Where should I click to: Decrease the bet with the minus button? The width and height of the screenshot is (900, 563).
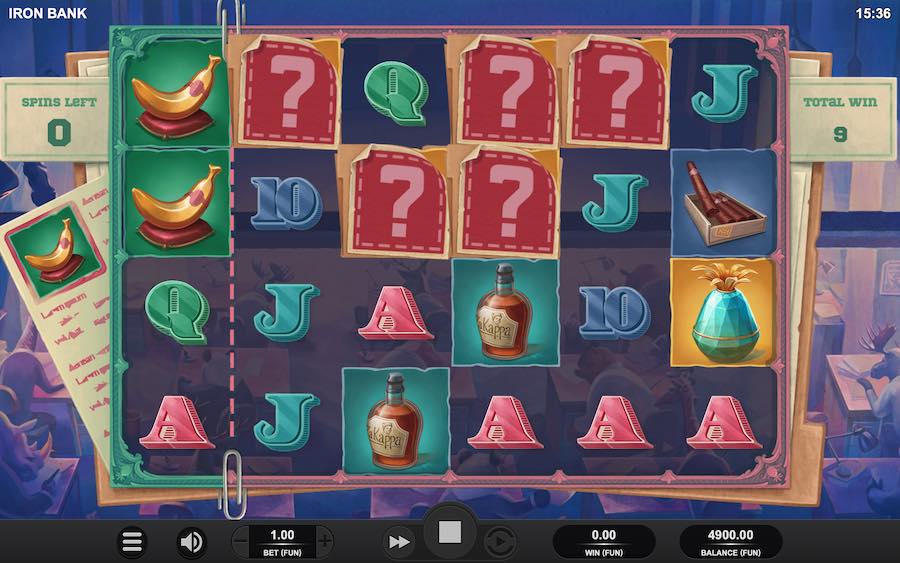[240, 542]
